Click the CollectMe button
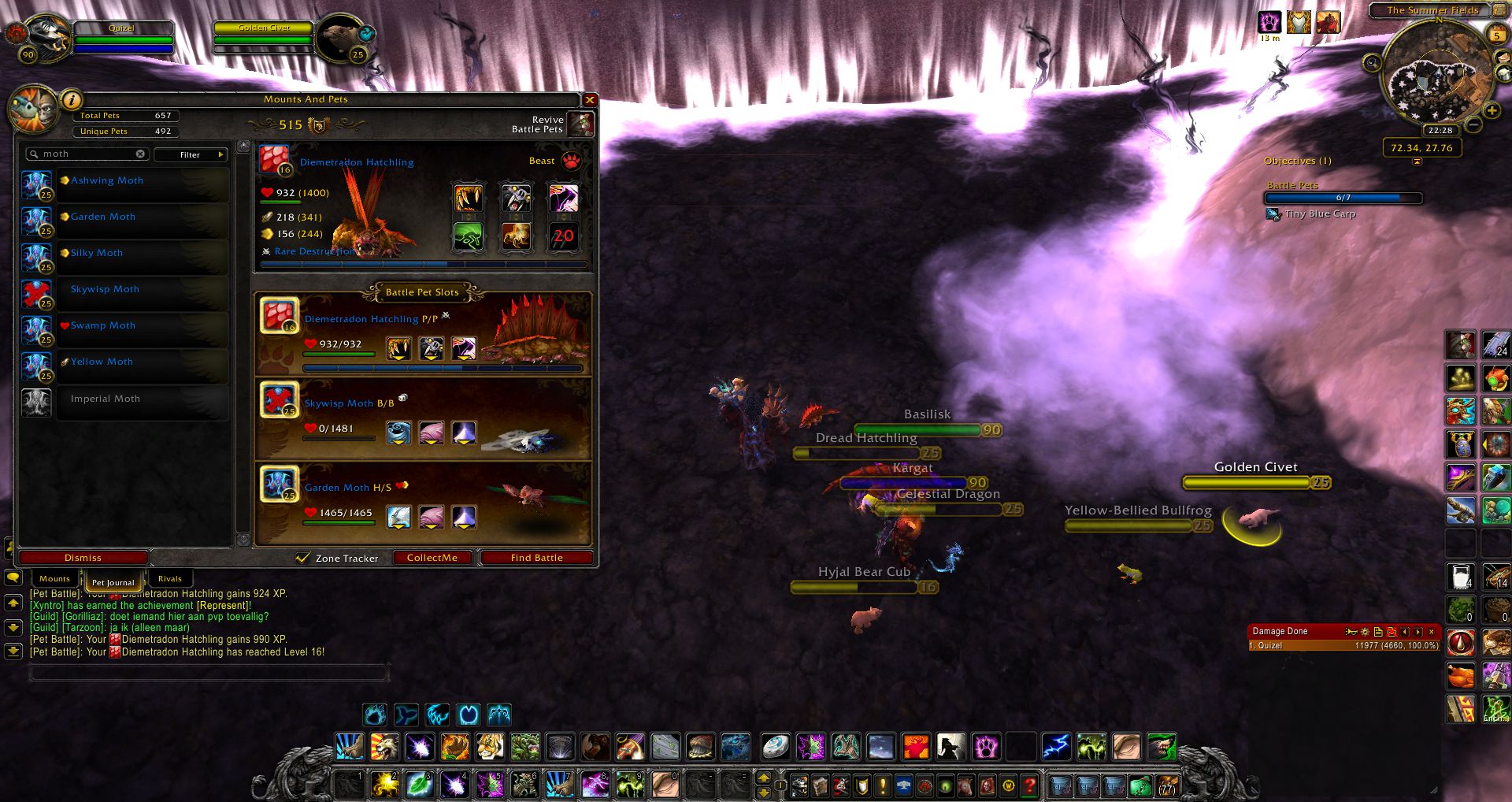This screenshot has height=802, width=1512. pos(432,558)
